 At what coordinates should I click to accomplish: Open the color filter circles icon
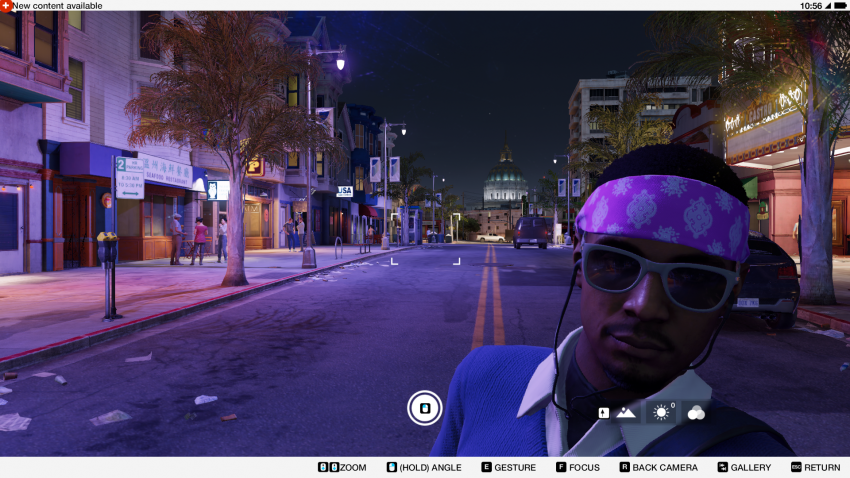pos(696,412)
